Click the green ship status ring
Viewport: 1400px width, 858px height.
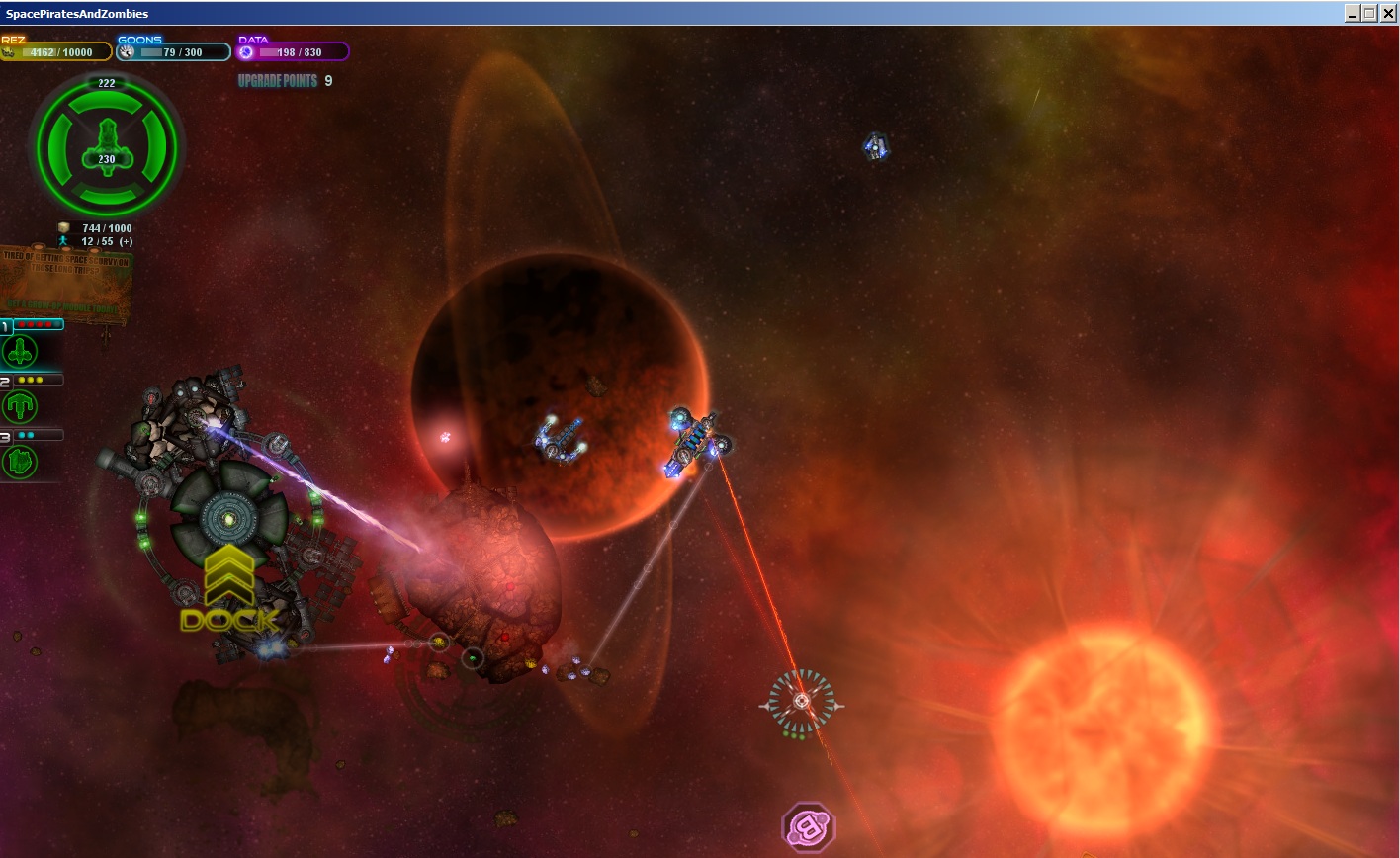pyautogui.click(x=107, y=148)
